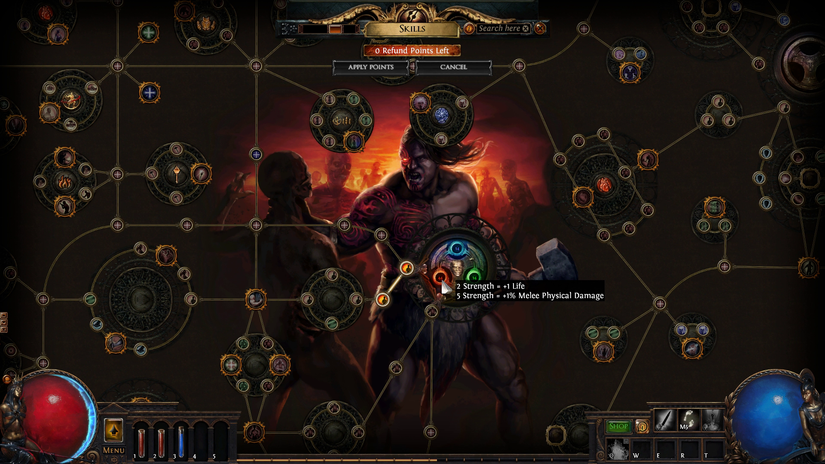Viewport: 825px width, 464px height.
Task: Select the first red life flask
Action: 141,439
